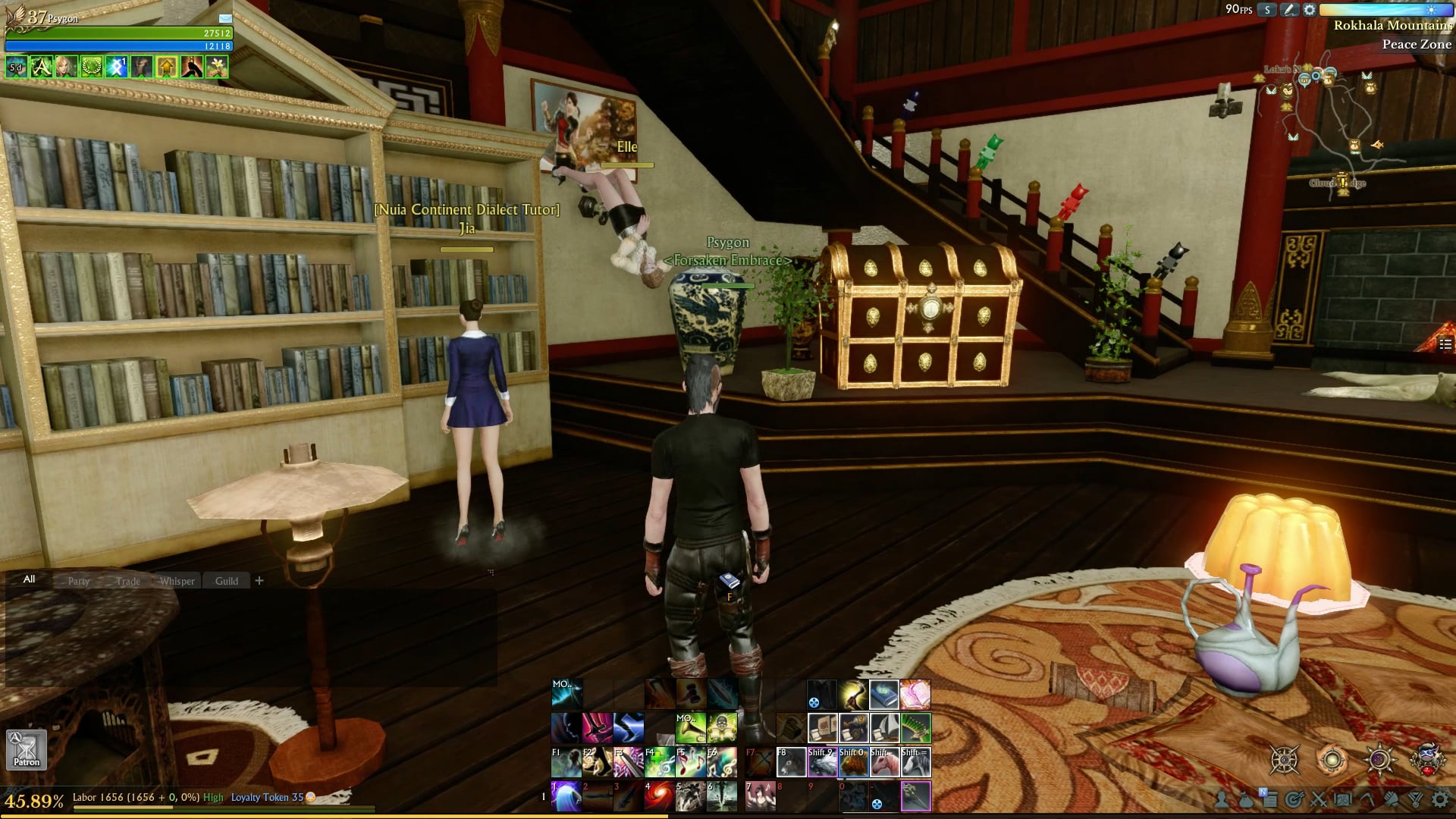Screen dimensions: 1456x819
Task: Activate the golden trumpet skill
Action: (x=690, y=728)
